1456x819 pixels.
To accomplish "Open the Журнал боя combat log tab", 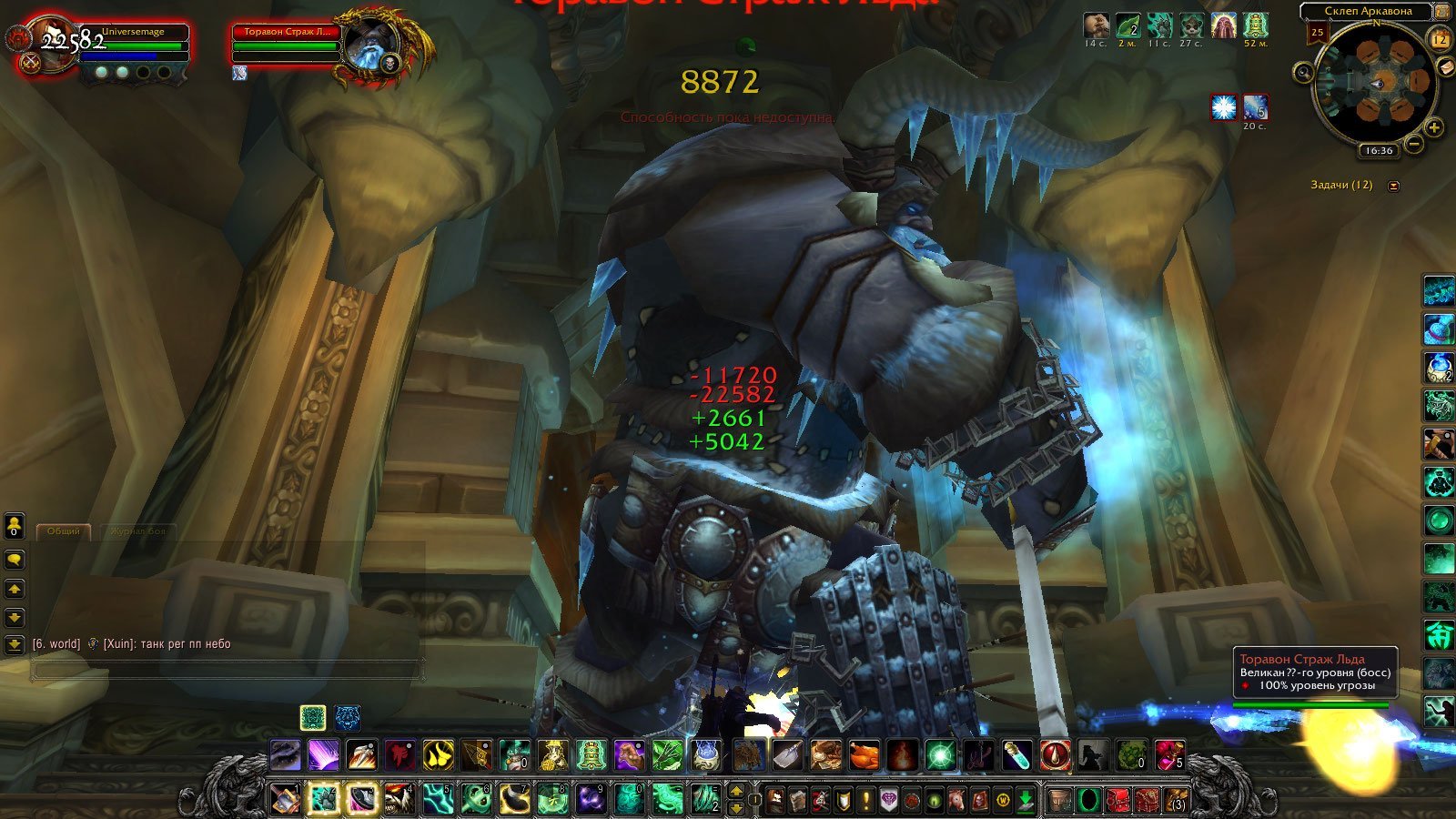I will pyautogui.click(x=137, y=531).
